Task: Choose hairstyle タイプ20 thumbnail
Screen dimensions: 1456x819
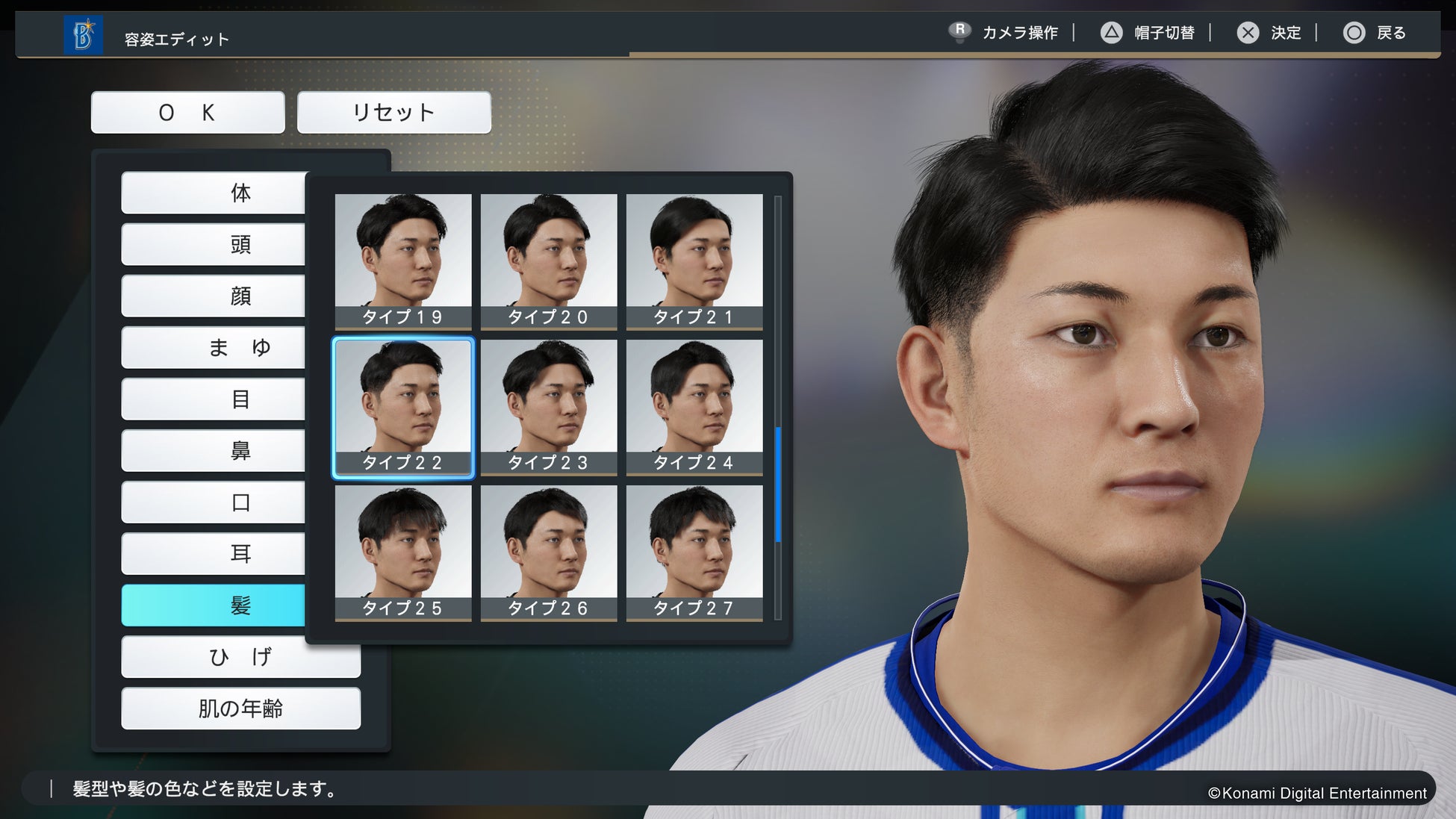Action: tap(549, 261)
